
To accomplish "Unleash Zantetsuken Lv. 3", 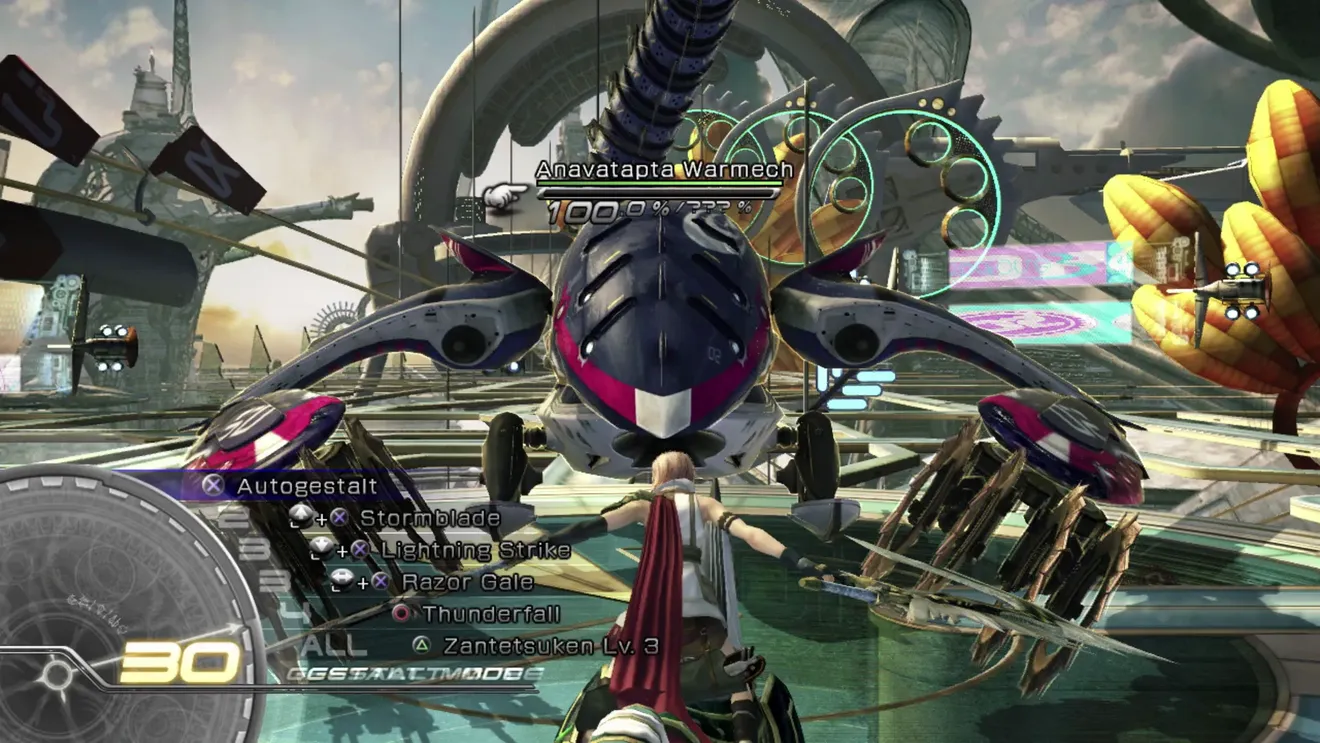I will [550, 645].
